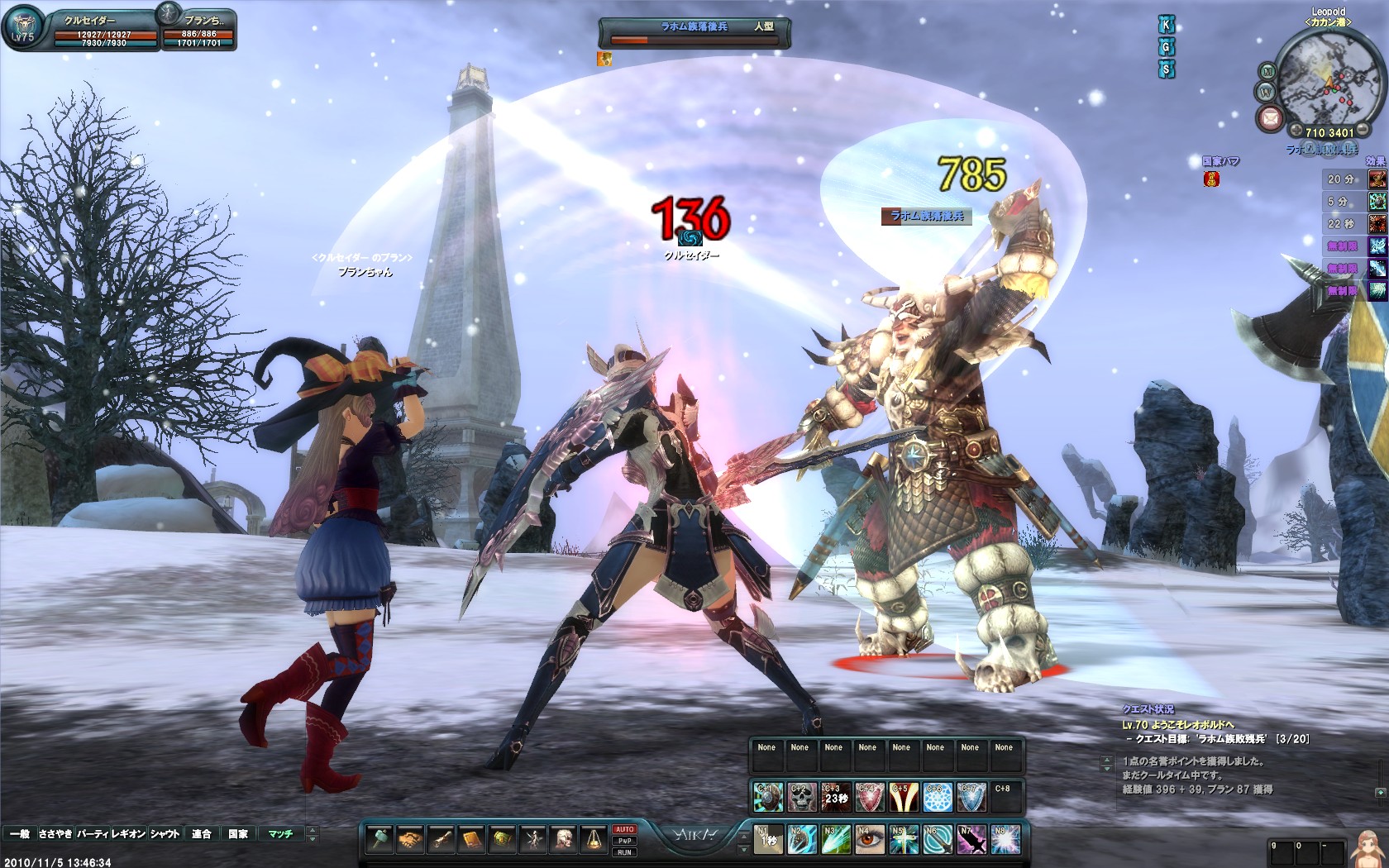The image size is (1389, 868).
Task: Toggle the PvP mode button
Action: pyautogui.click(x=624, y=841)
